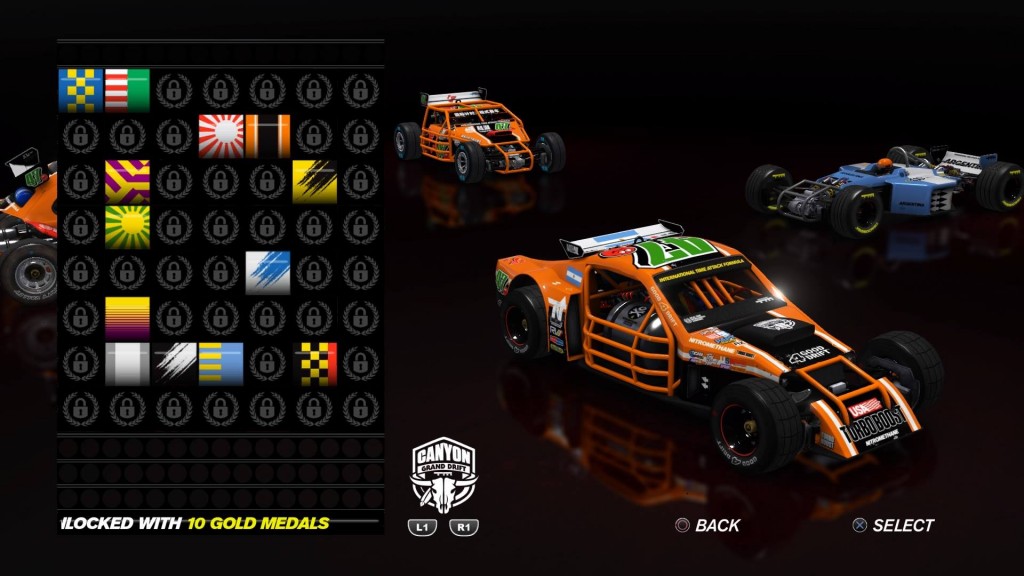Screen dimensions: 1024x576
Task: Select the yellow to purple gradient skin
Action: (127, 318)
